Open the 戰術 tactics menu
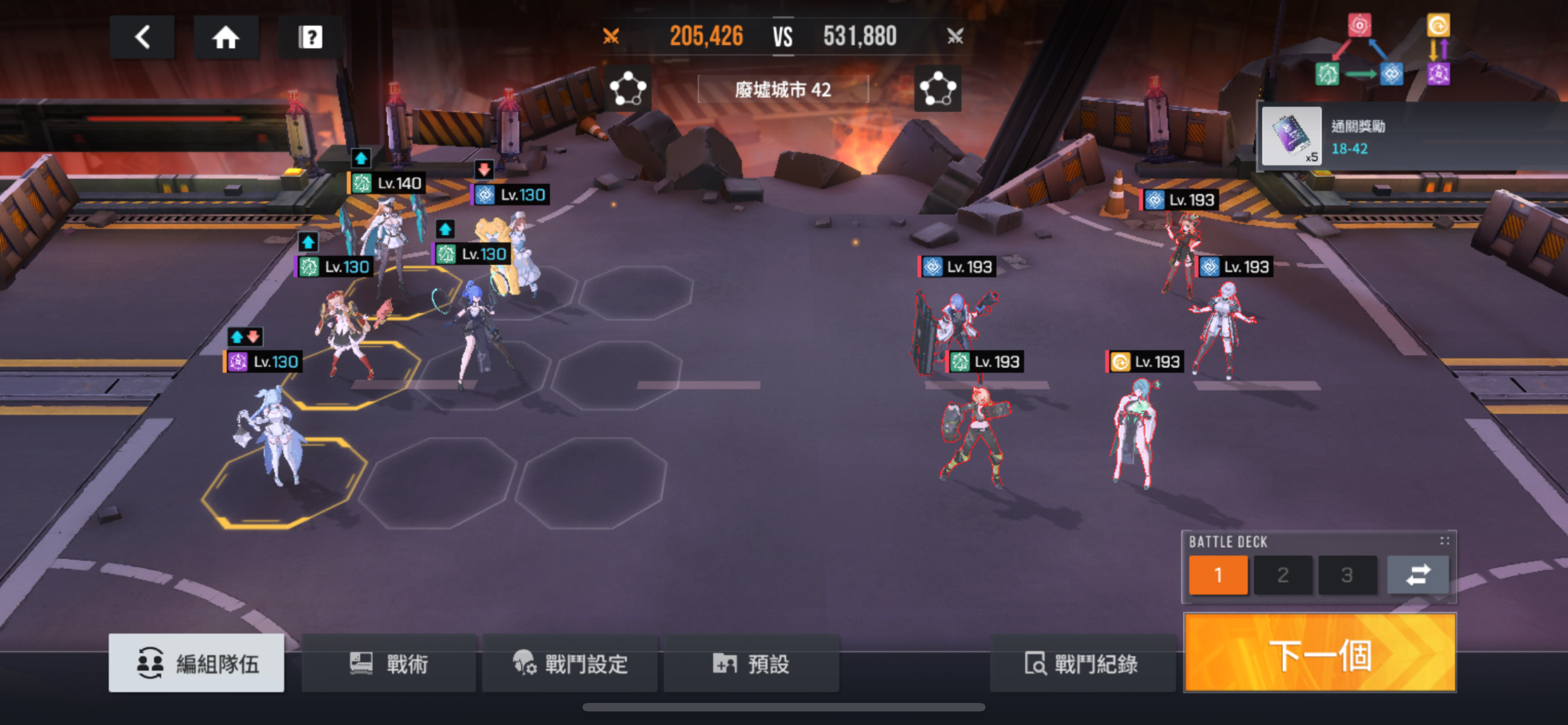 coord(389,663)
